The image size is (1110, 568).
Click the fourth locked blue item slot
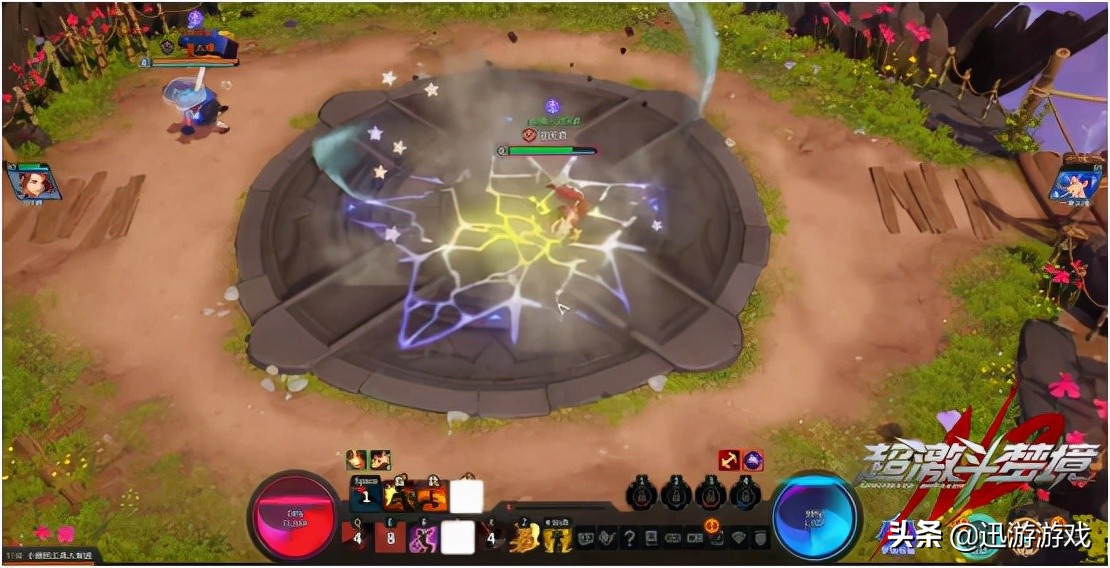tap(744, 494)
